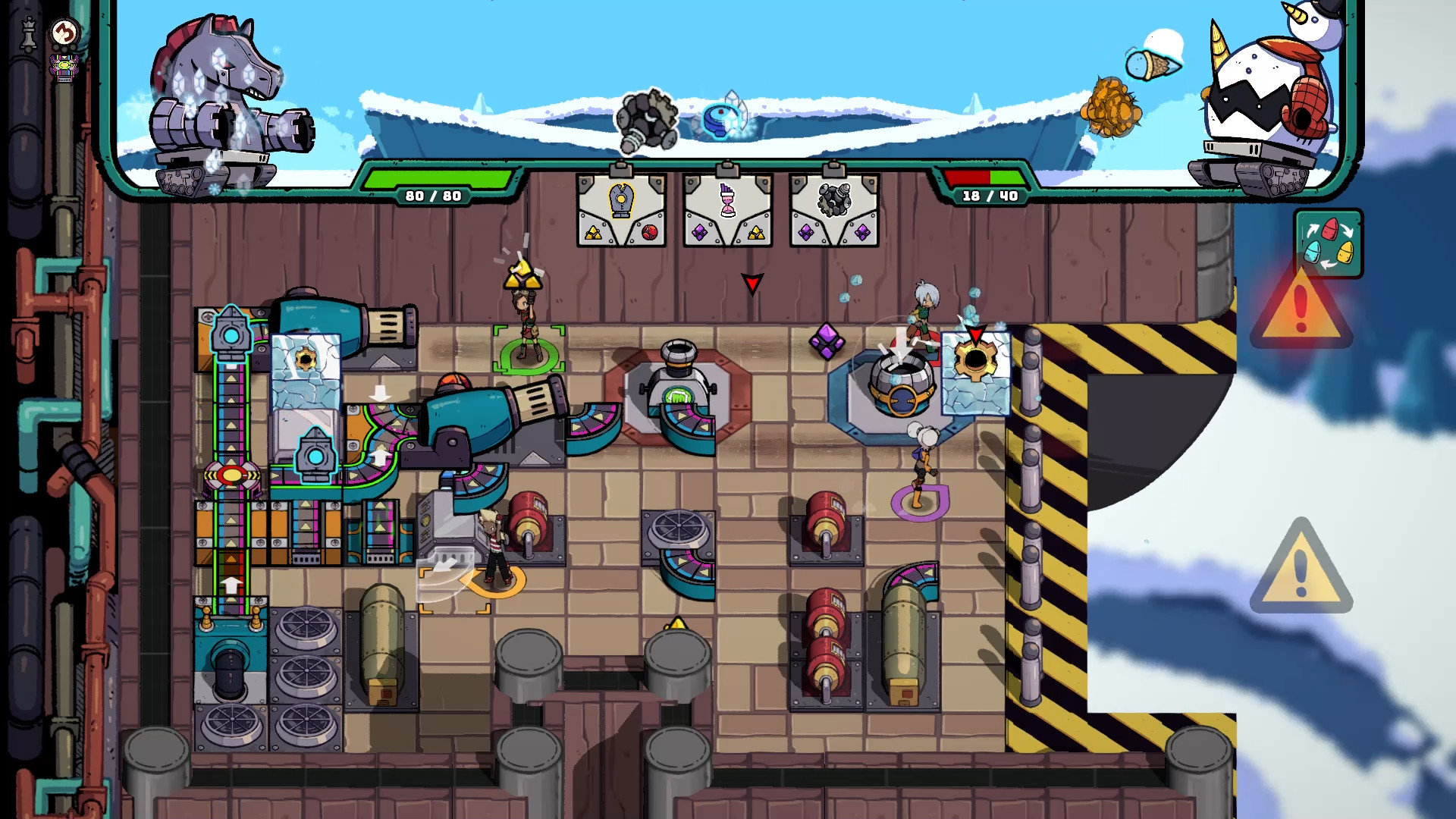This screenshot has height=819, width=1456.
Task: Pick the gray scrap-ball ammo recipe card
Action: (x=833, y=210)
